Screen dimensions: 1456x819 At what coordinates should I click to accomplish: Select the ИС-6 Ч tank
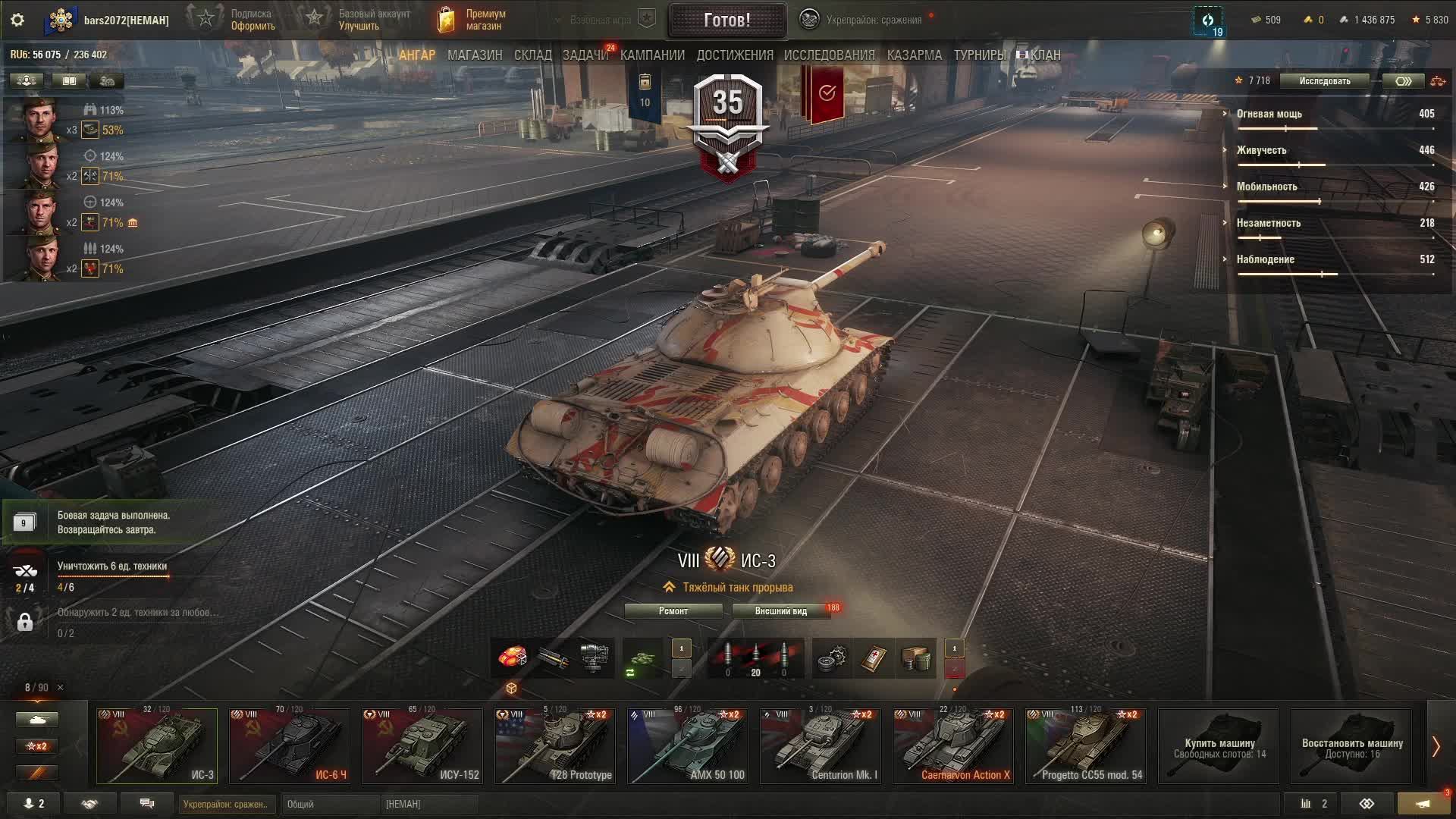pos(290,745)
